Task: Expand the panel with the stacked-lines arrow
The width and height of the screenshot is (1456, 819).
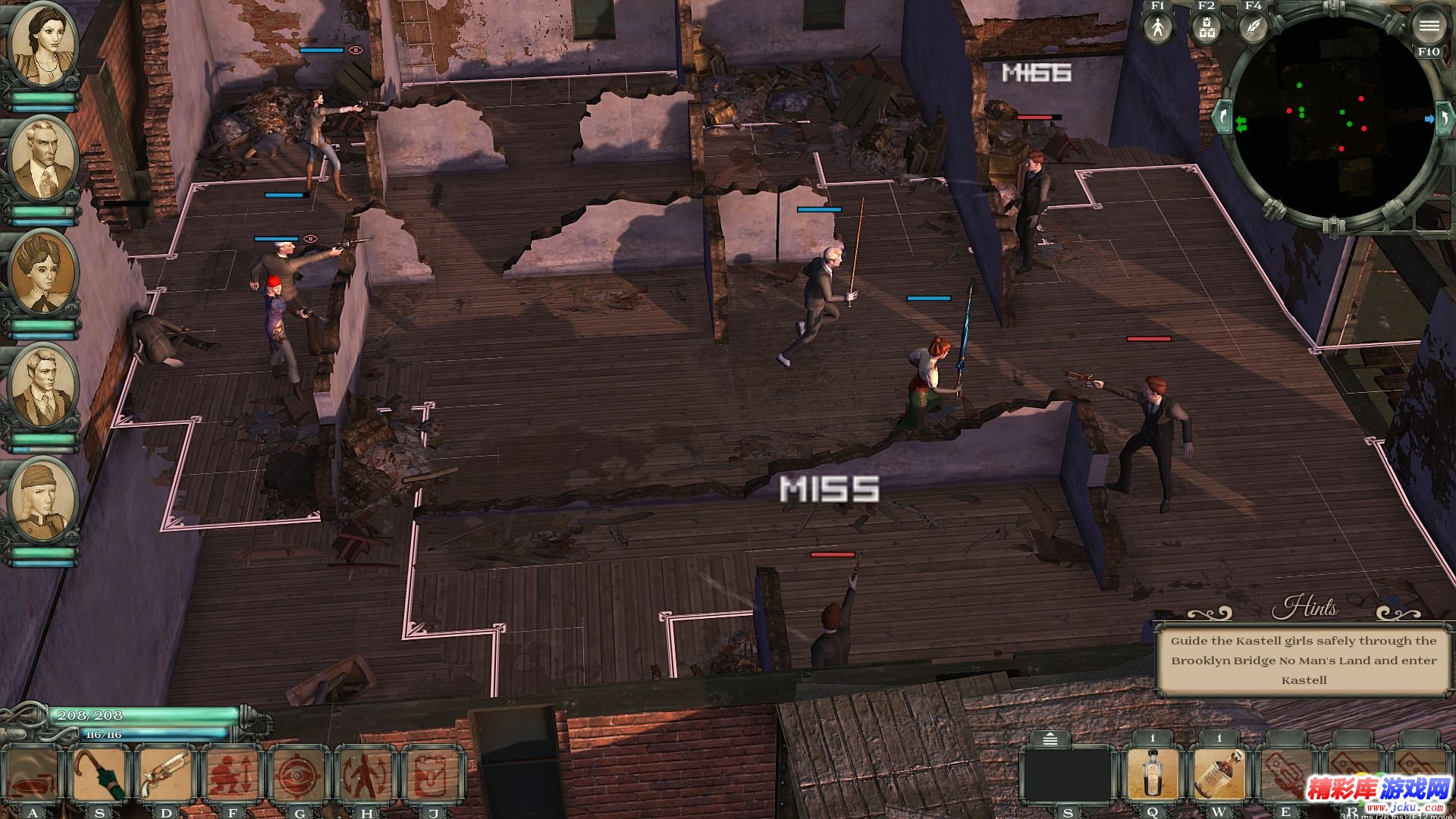Action: pos(1050,739)
